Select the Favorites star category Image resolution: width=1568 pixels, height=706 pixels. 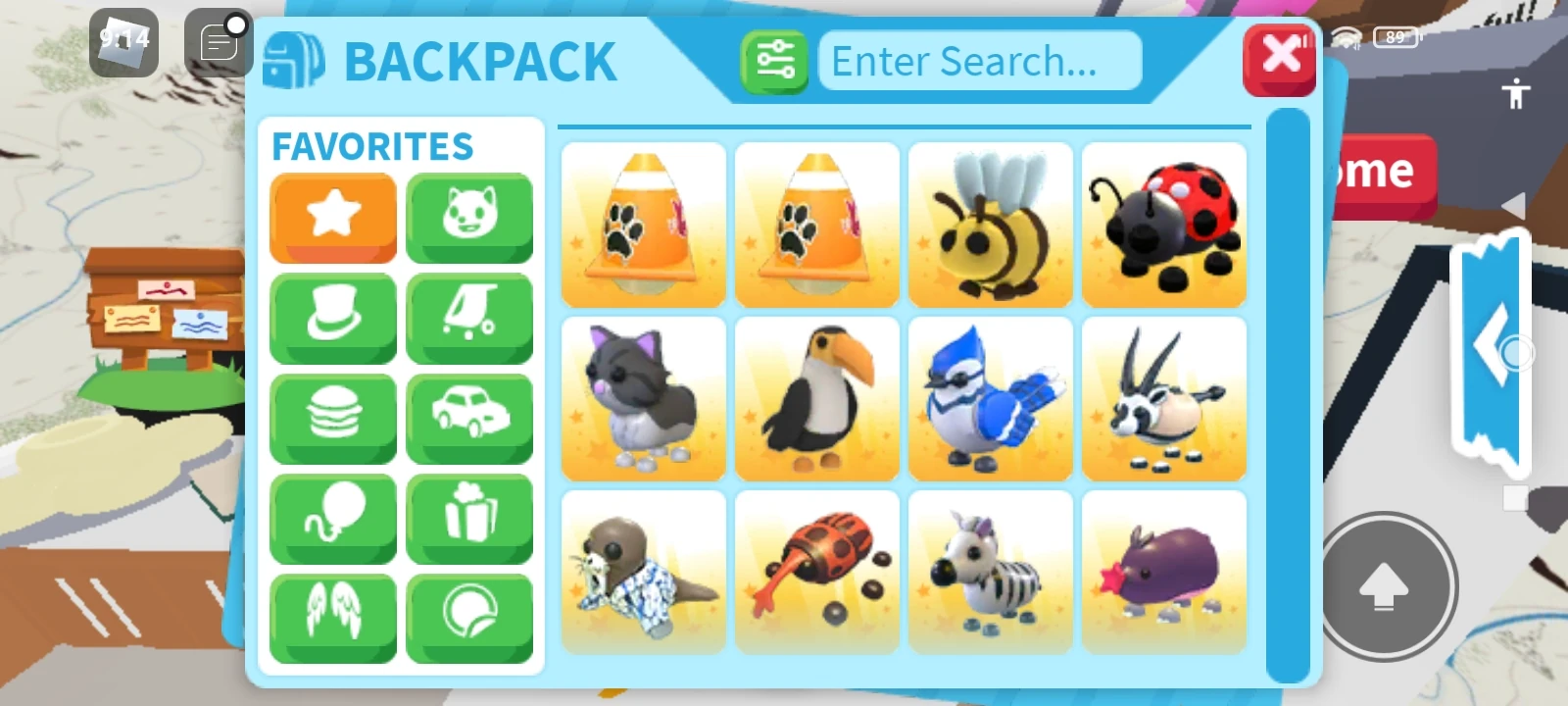(333, 218)
